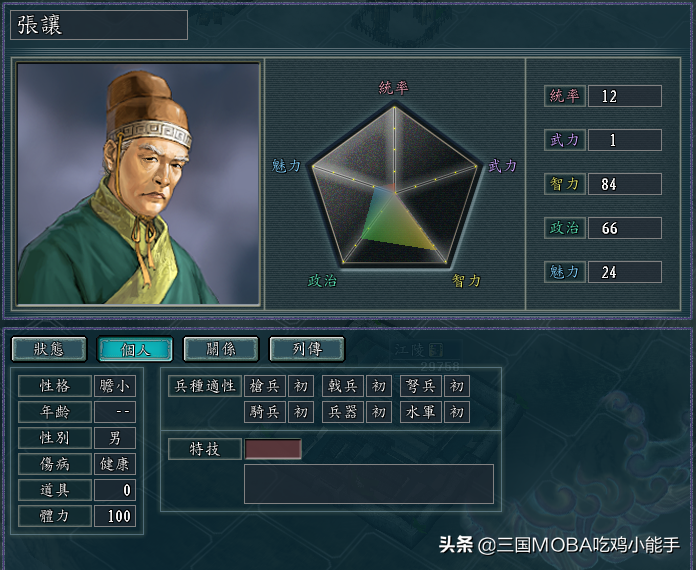The width and height of the screenshot is (696, 570).
Task: Show the 列傳 biography tab
Action: [x=306, y=349]
